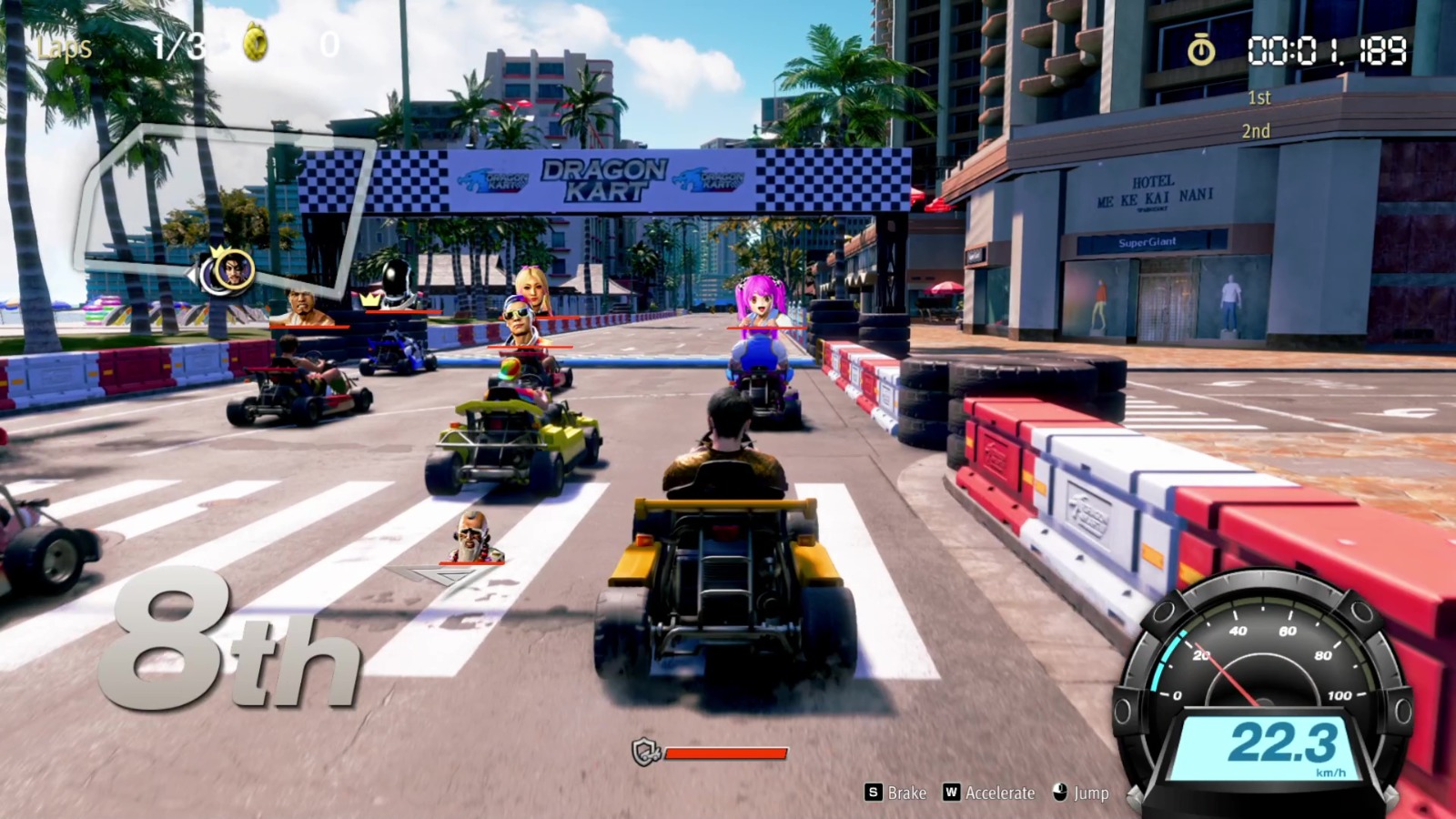Select the S Brake key prompt
The image size is (1456, 819).
click(x=873, y=793)
